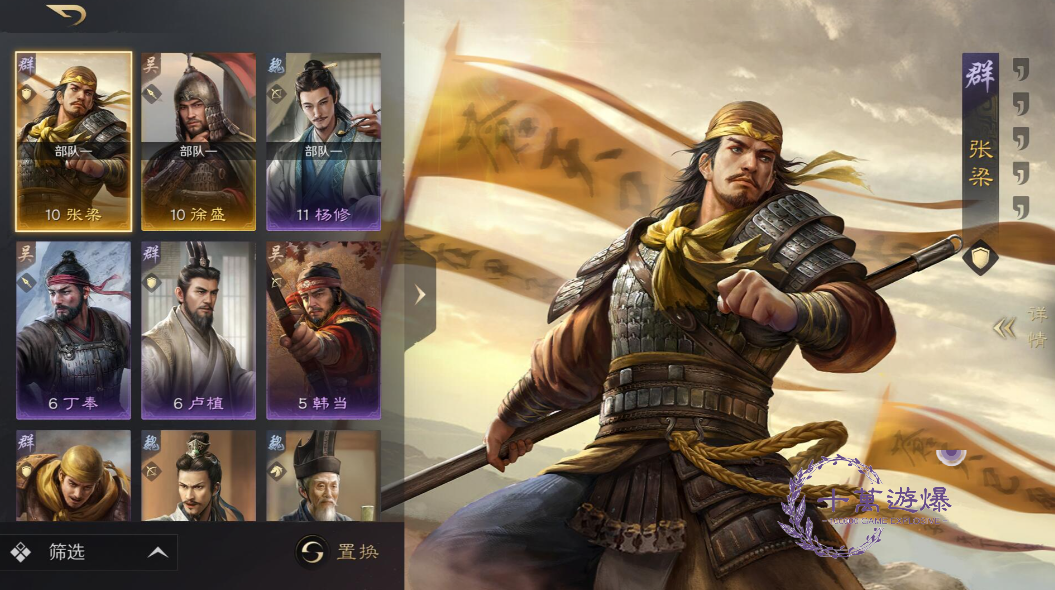
Task: Choose the 卢植 general card
Action: click(x=198, y=329)
